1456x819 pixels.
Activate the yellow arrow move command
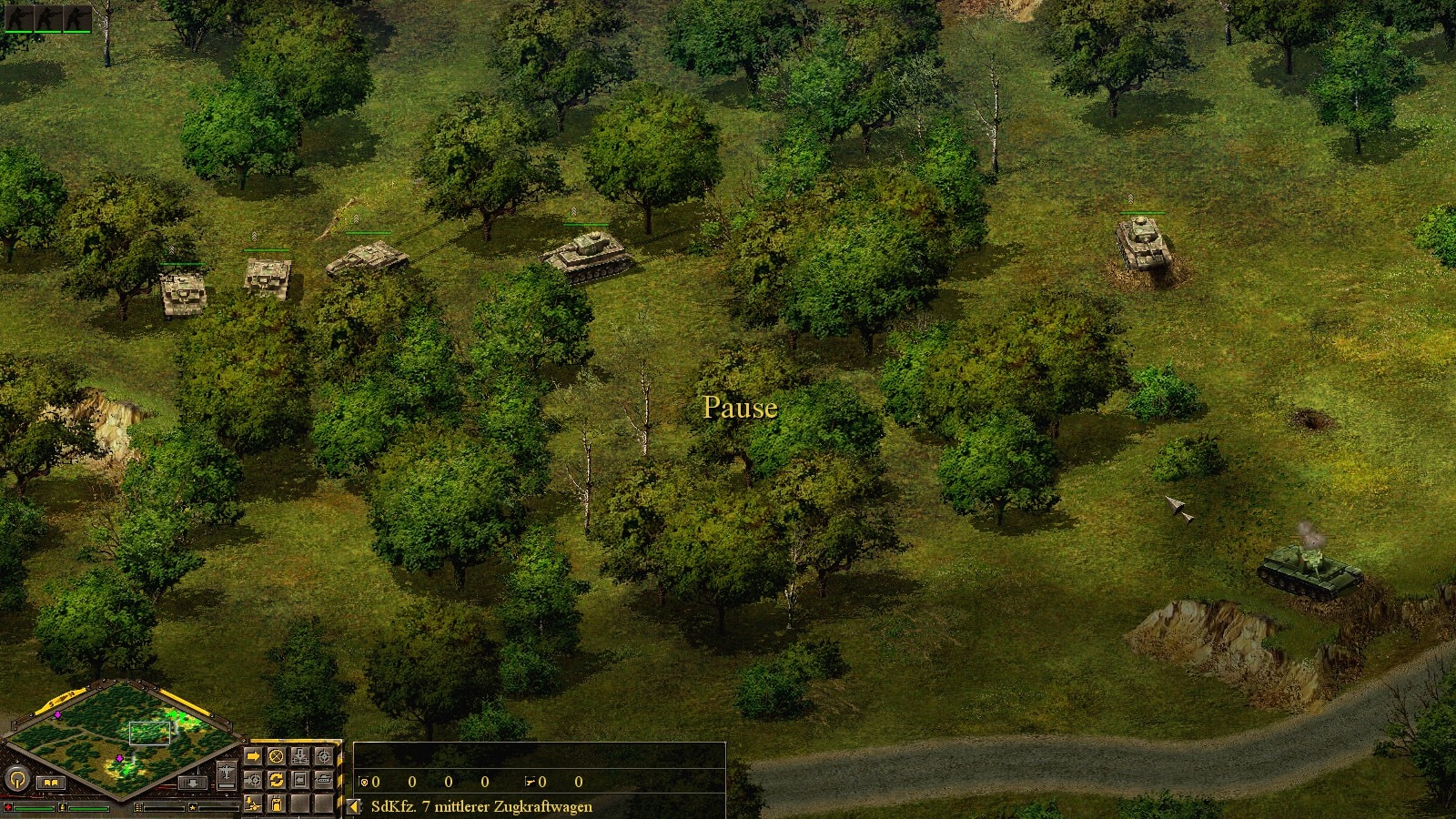click(254, 756)
